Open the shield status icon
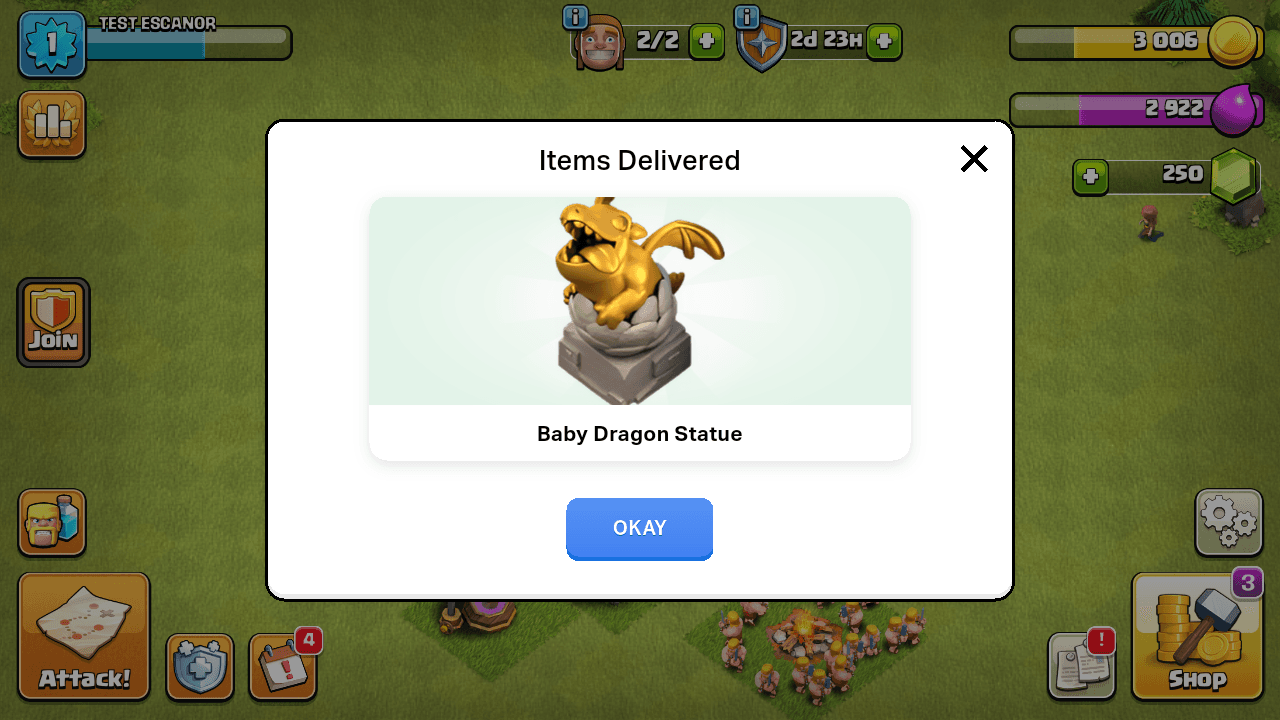This screenshot has height=720, width=1280. (200, 666)
